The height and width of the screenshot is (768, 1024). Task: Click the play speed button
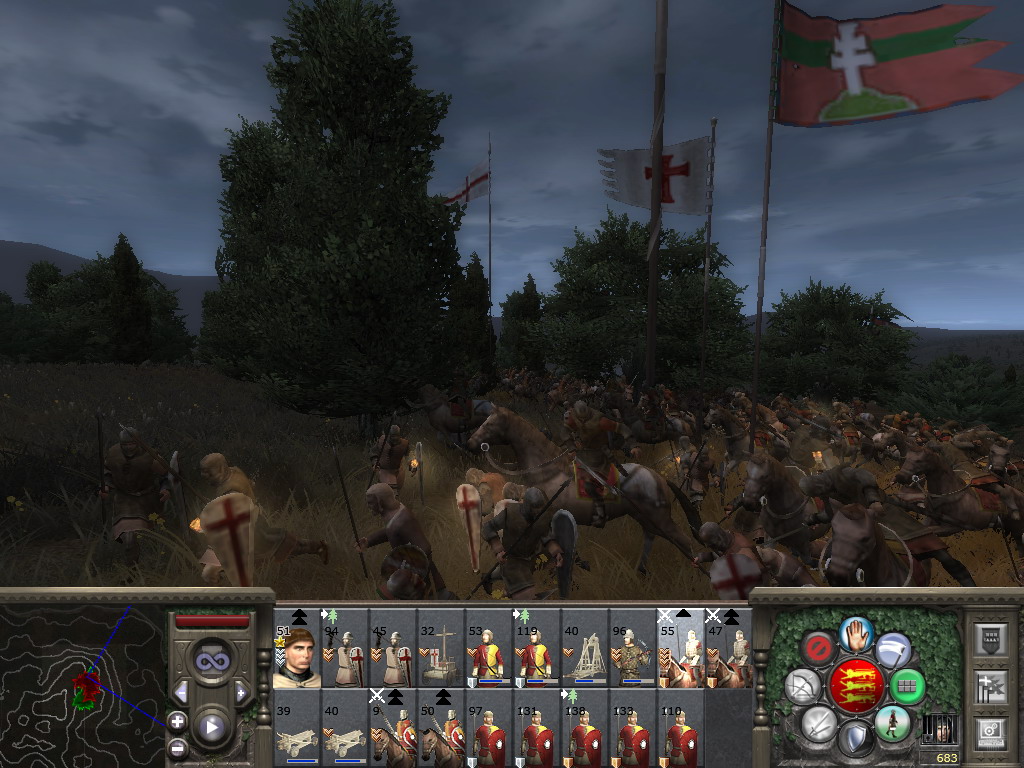(x=211, y=727)
